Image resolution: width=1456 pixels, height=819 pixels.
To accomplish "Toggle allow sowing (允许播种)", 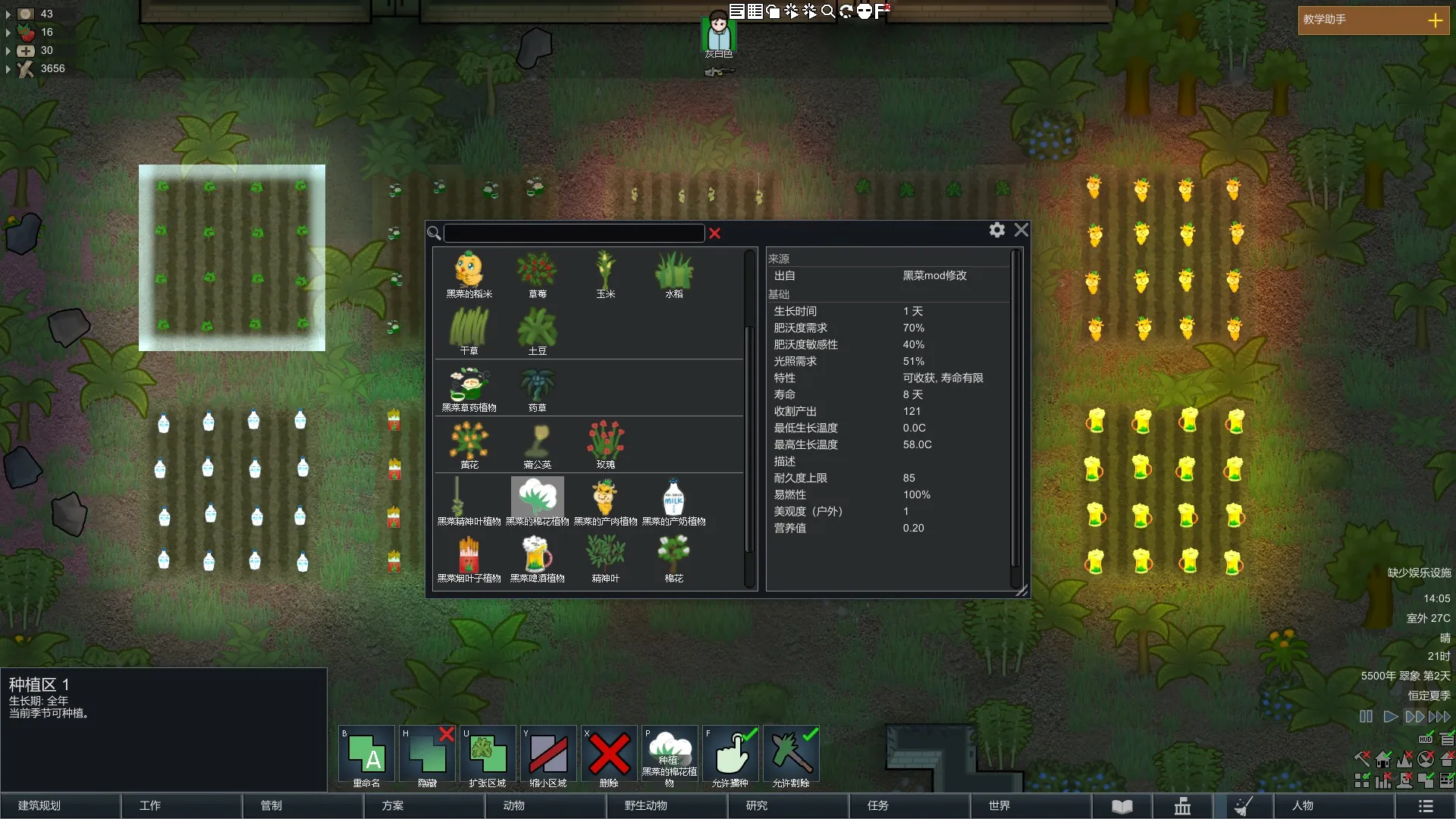I will point(730,758).
